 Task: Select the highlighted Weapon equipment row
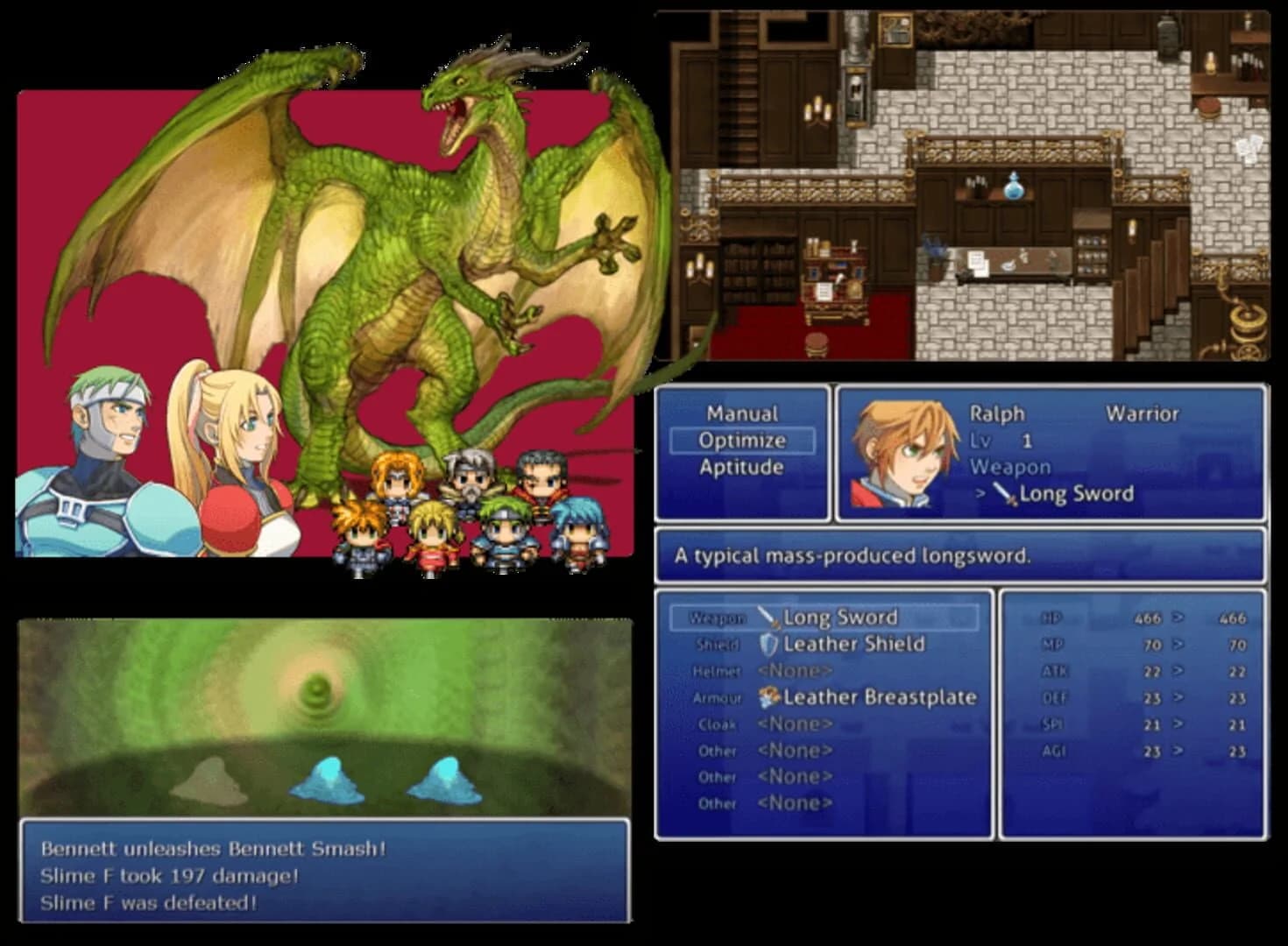[x=824, y=617]
